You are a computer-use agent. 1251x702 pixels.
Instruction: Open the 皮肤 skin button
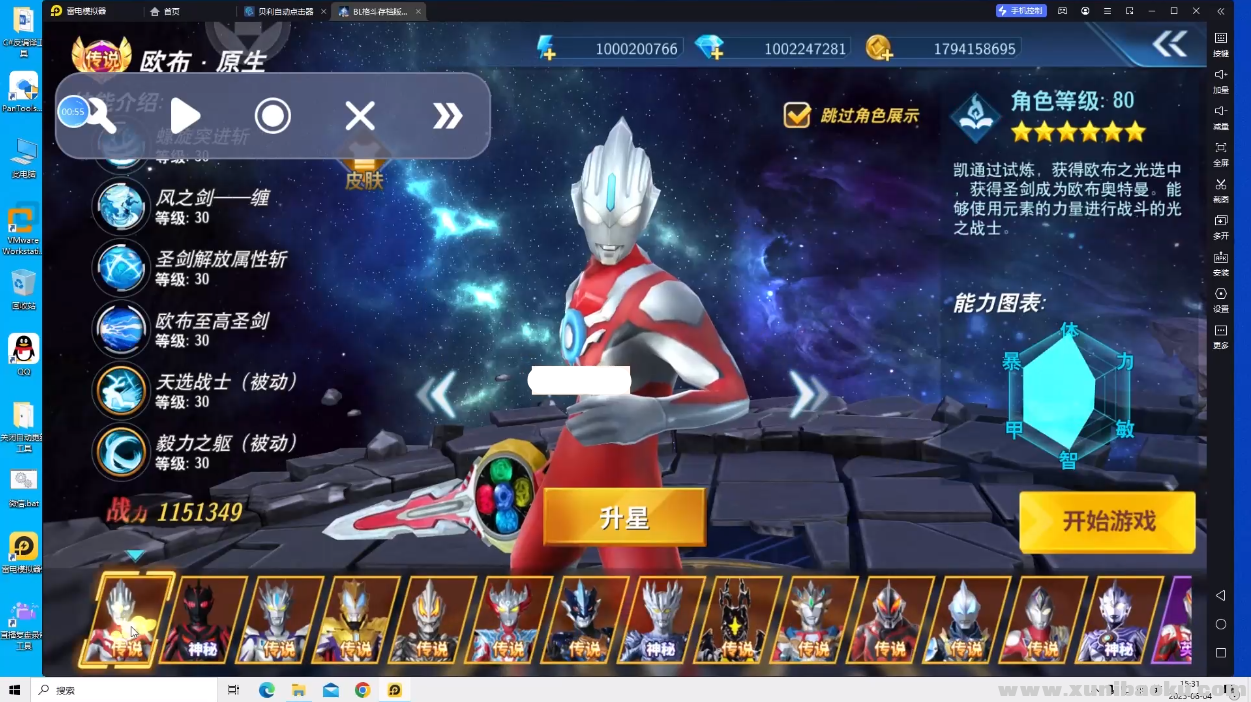tap(364, 172)
